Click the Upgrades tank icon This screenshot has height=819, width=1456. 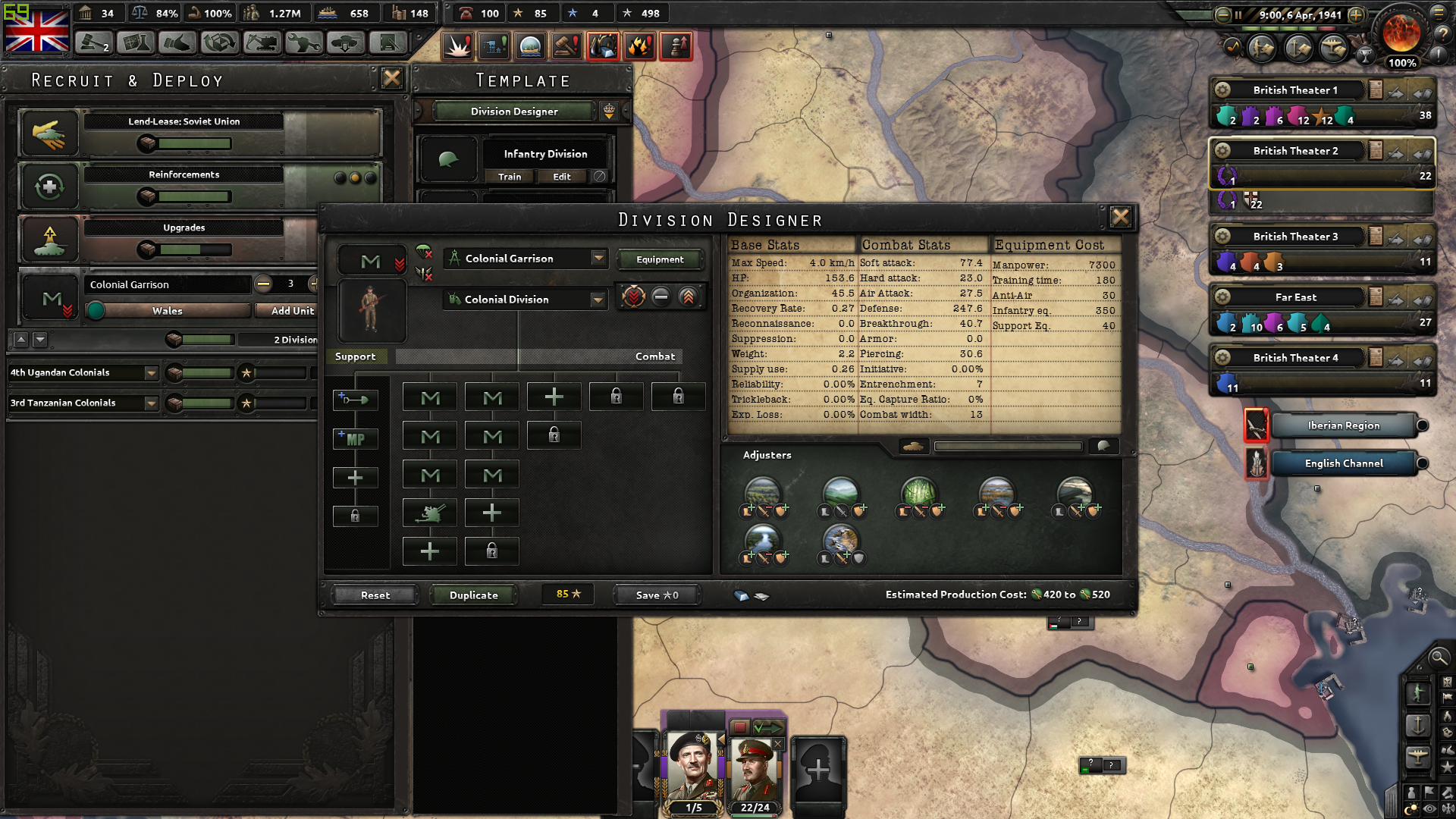coord(49,240)
